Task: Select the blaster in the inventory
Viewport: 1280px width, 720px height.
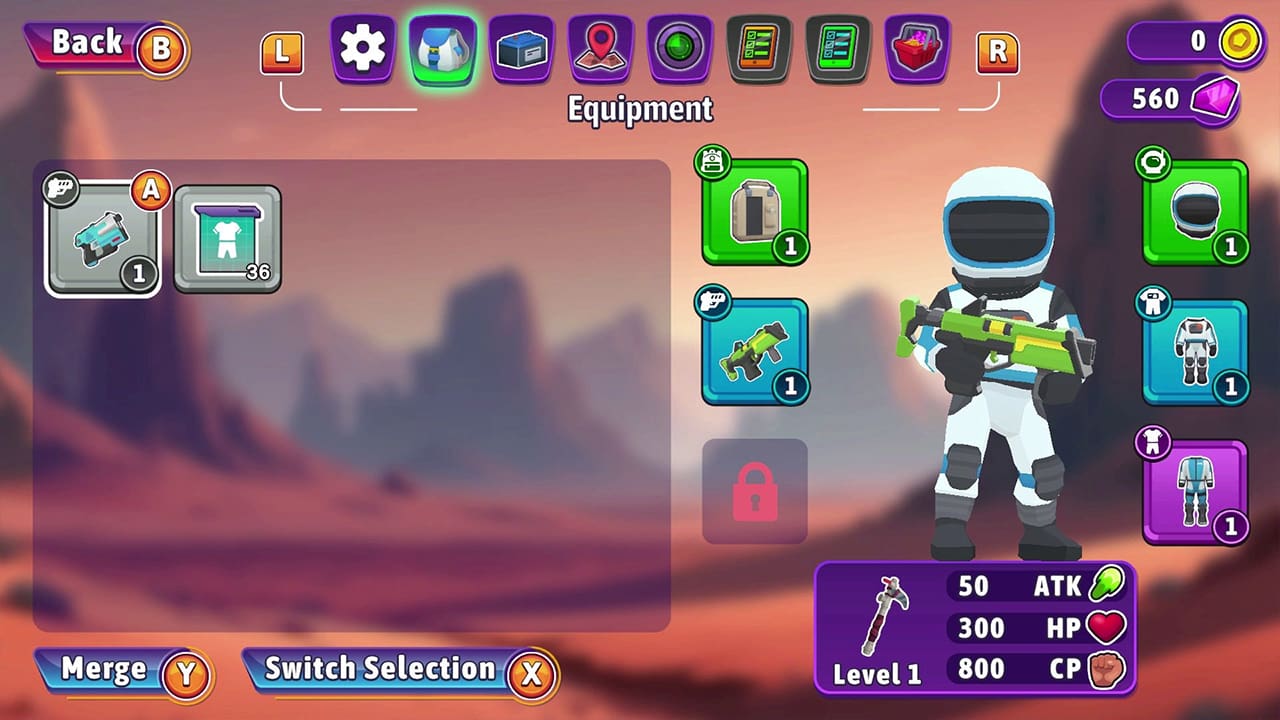Action: (x=103, y=238)
